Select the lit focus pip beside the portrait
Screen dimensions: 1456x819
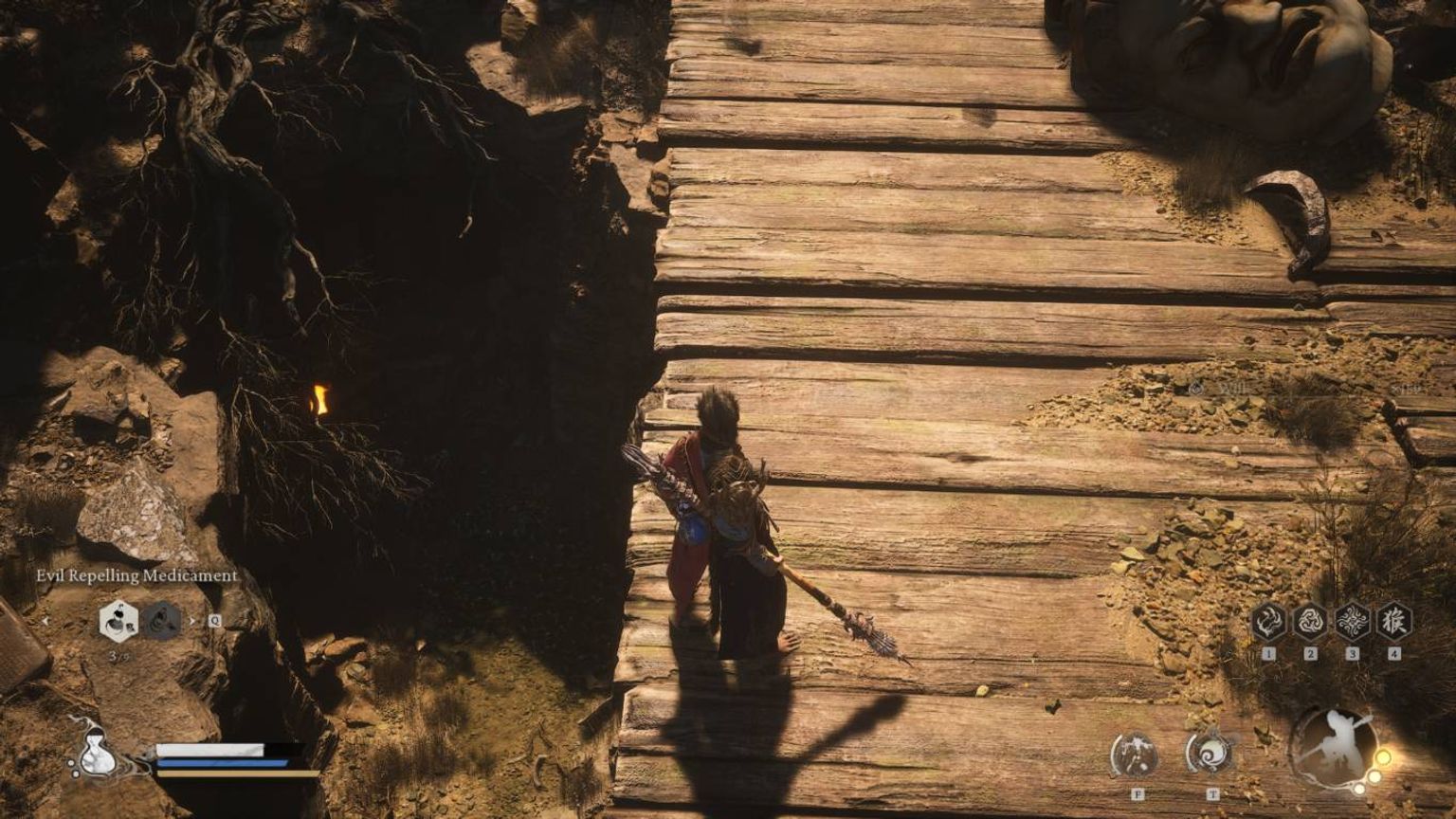[1384, 757]
